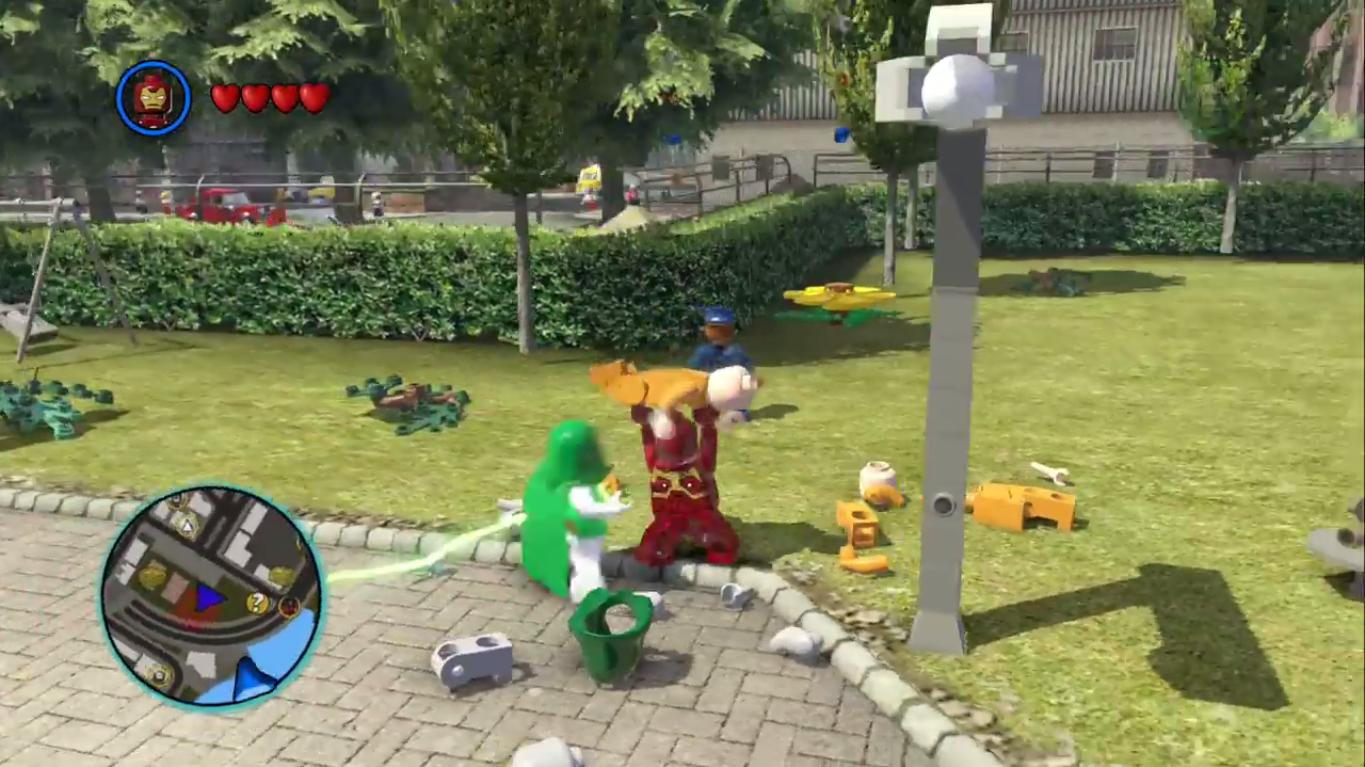Click a gold stud marker on the minimap
The height and width of the screenshot is (767, 1365).
150,576
